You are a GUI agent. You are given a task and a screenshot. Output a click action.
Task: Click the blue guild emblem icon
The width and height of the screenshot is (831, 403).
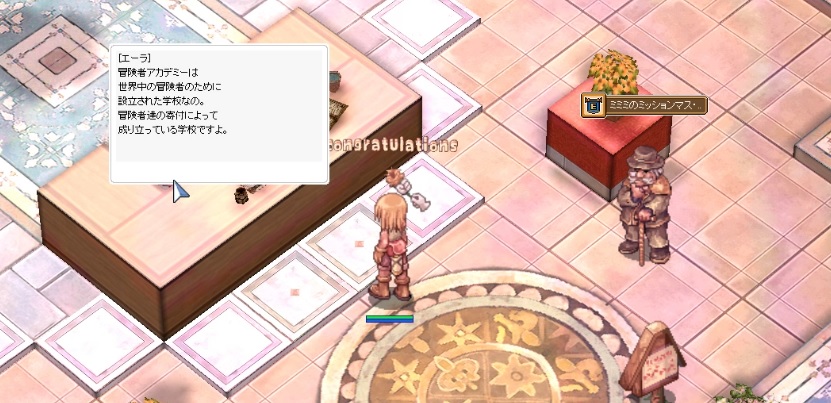[x=593, y=105]
